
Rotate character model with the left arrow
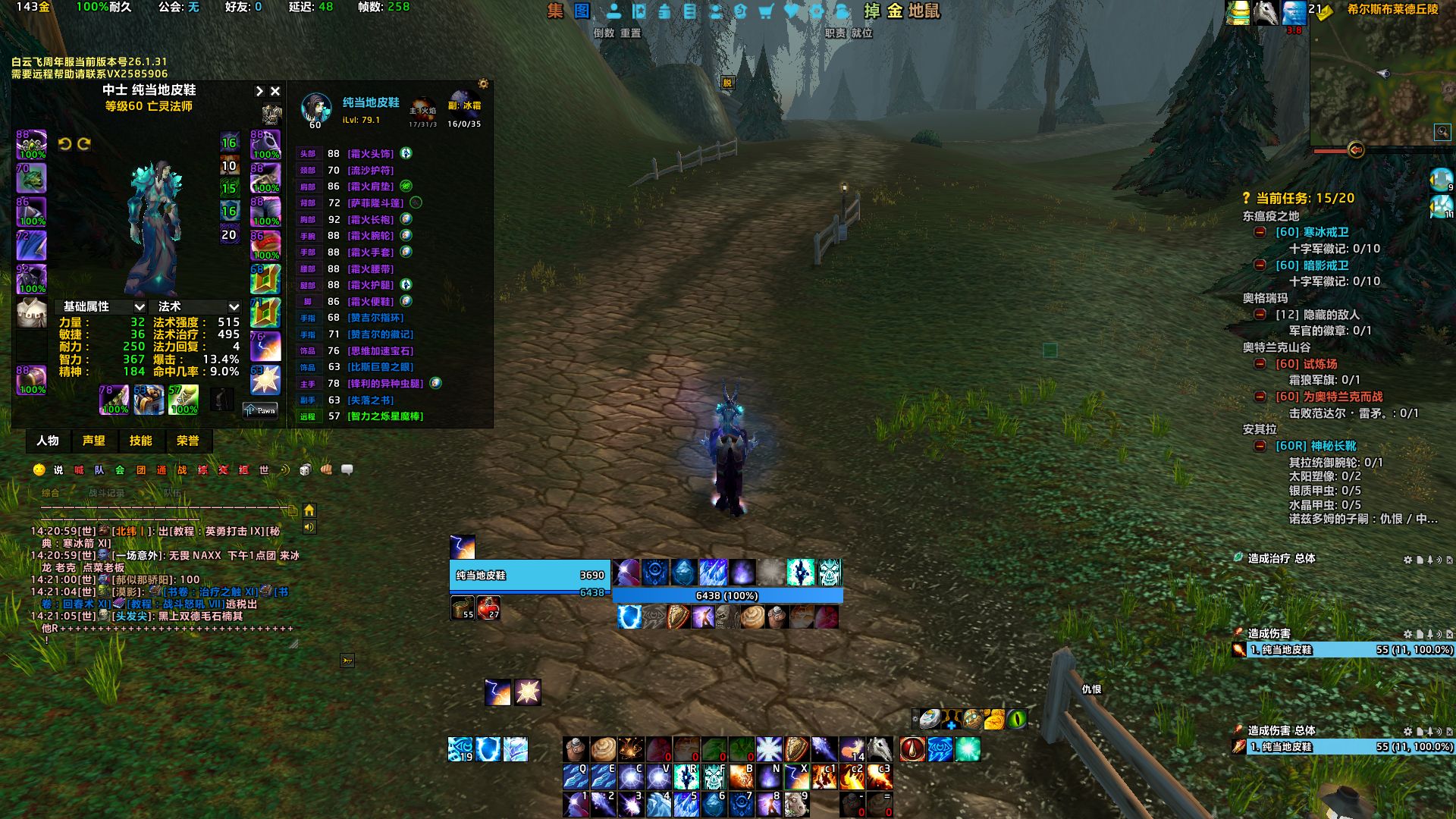(64, 144)
